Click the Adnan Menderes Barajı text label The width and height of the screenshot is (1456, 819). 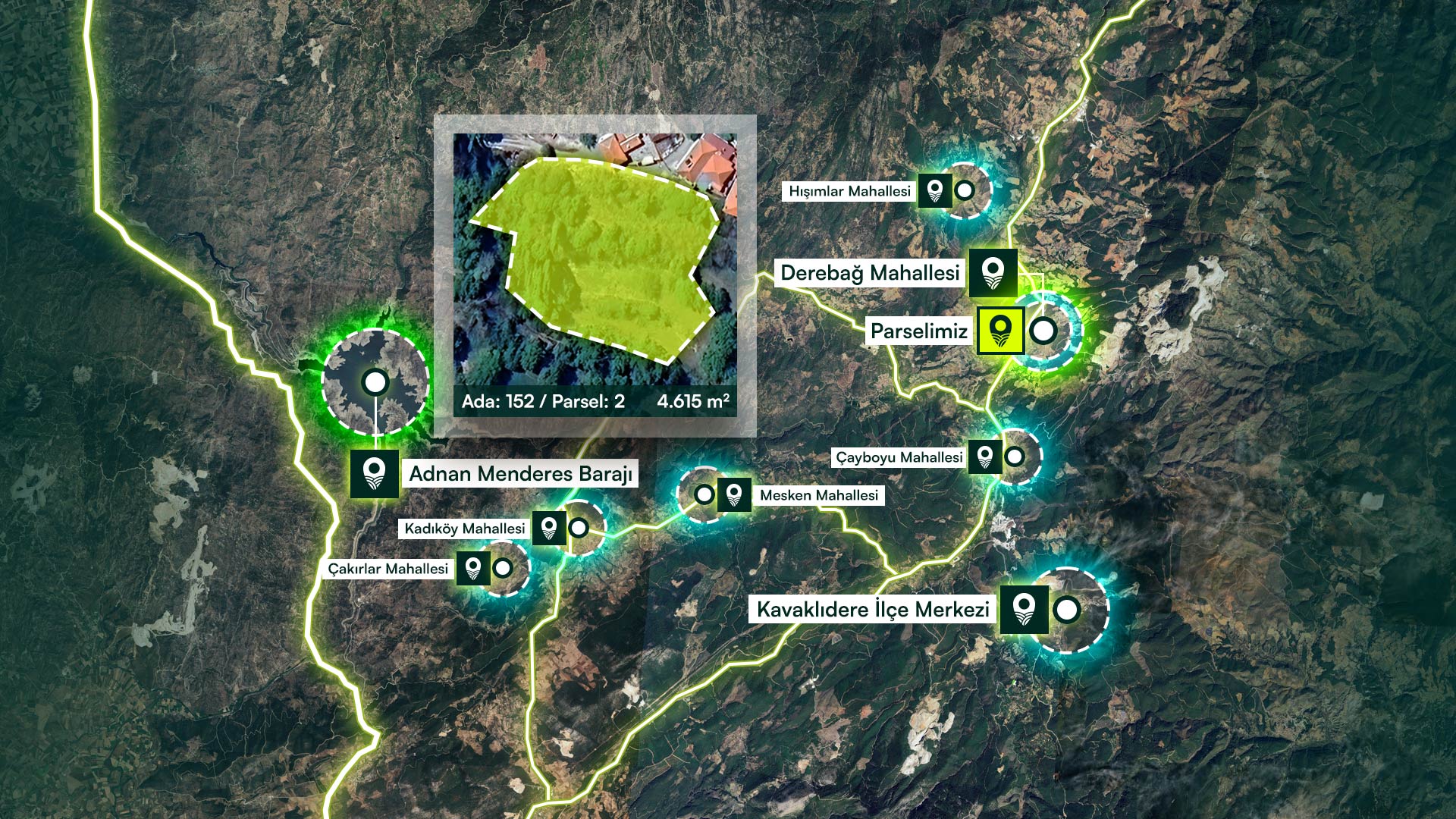coord(520,474)
